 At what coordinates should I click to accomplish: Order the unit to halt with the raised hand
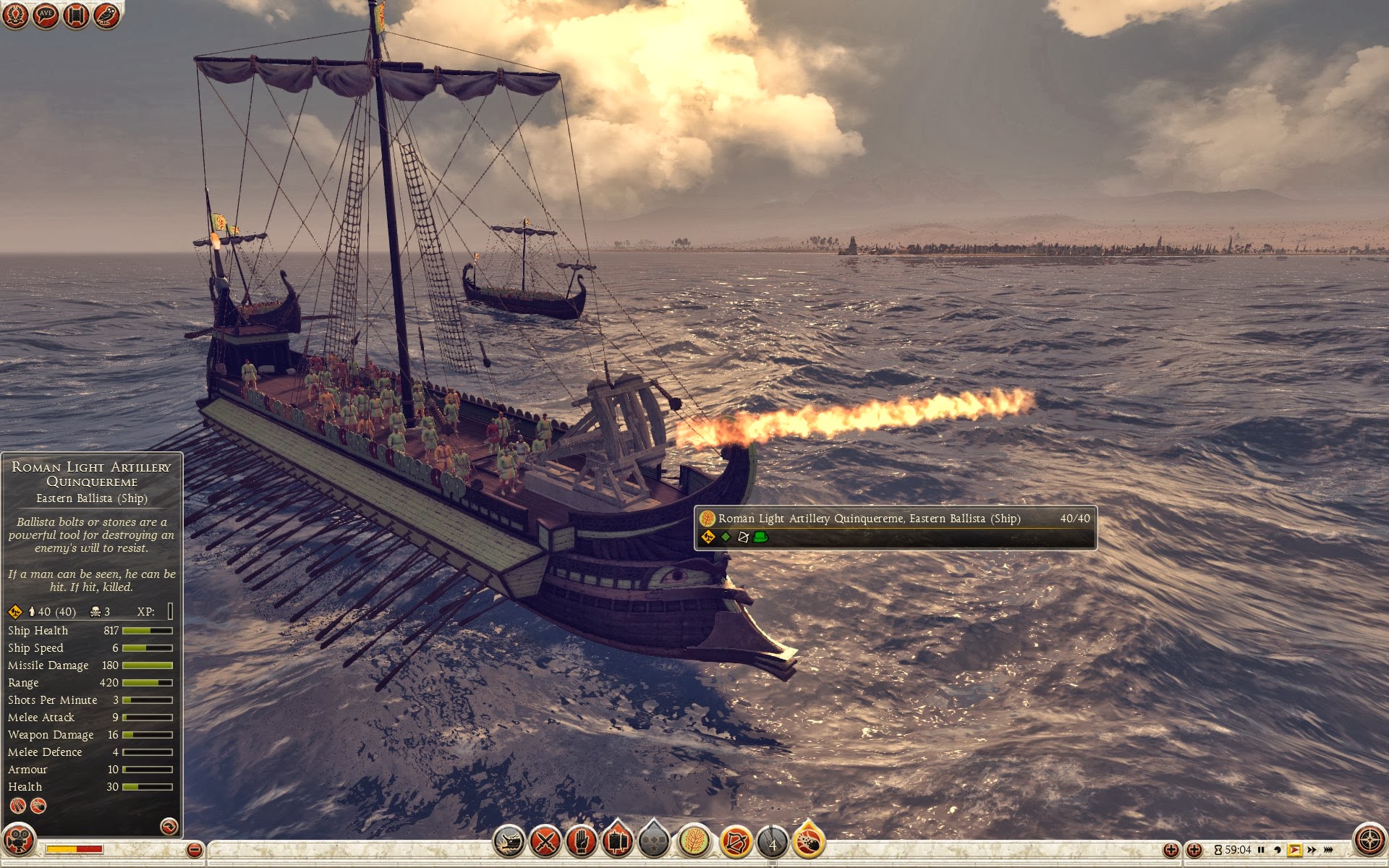click(582, 841)
